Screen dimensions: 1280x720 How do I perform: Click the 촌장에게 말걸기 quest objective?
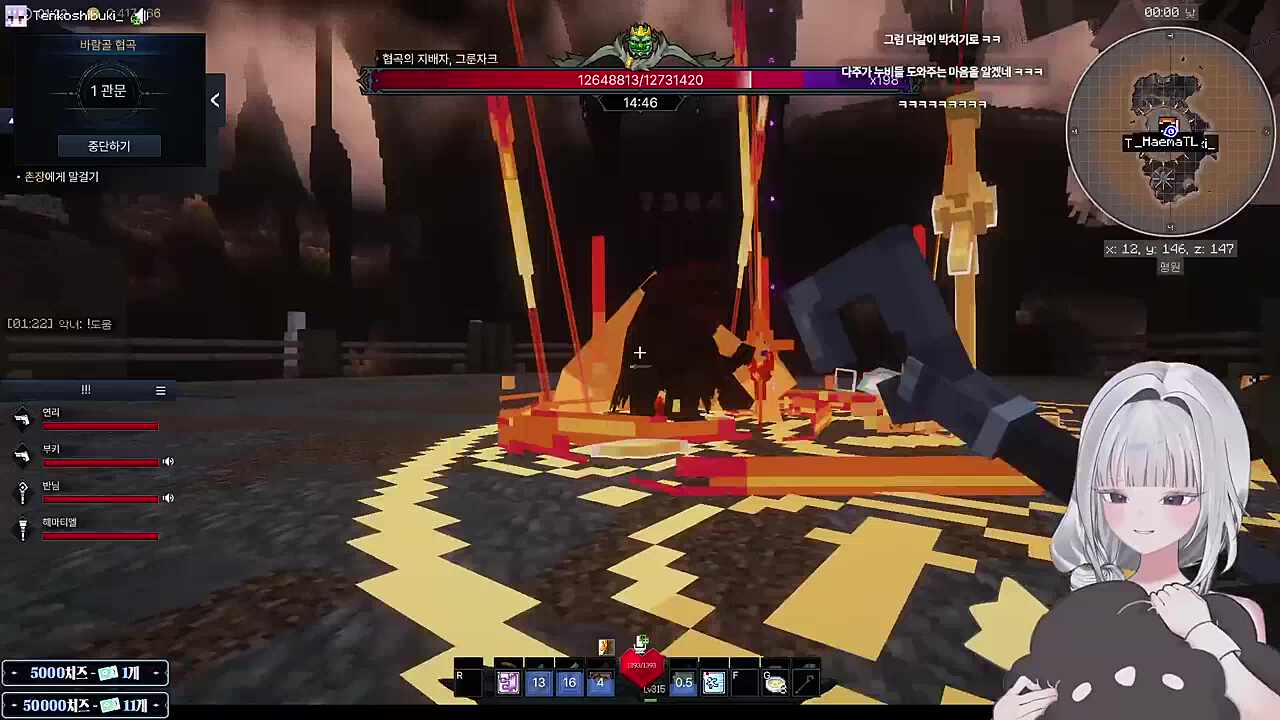(x=62, y=177)
